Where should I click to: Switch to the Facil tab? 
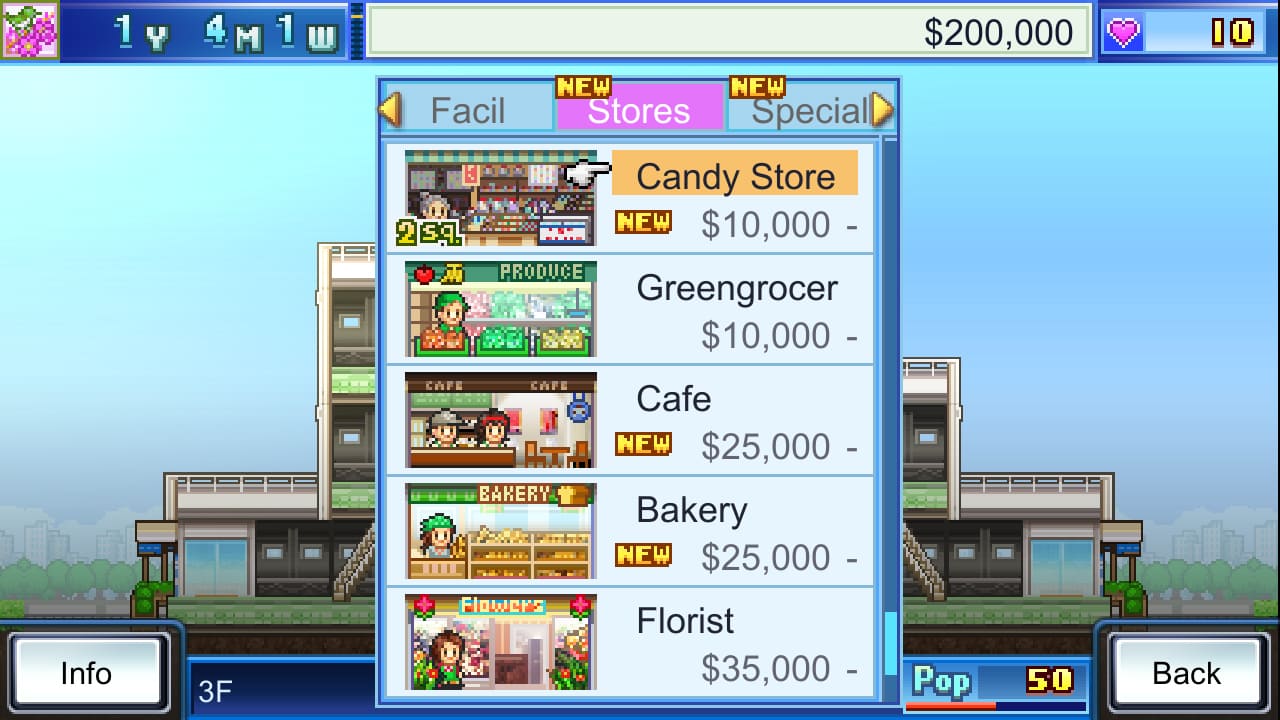click(470, 110)
